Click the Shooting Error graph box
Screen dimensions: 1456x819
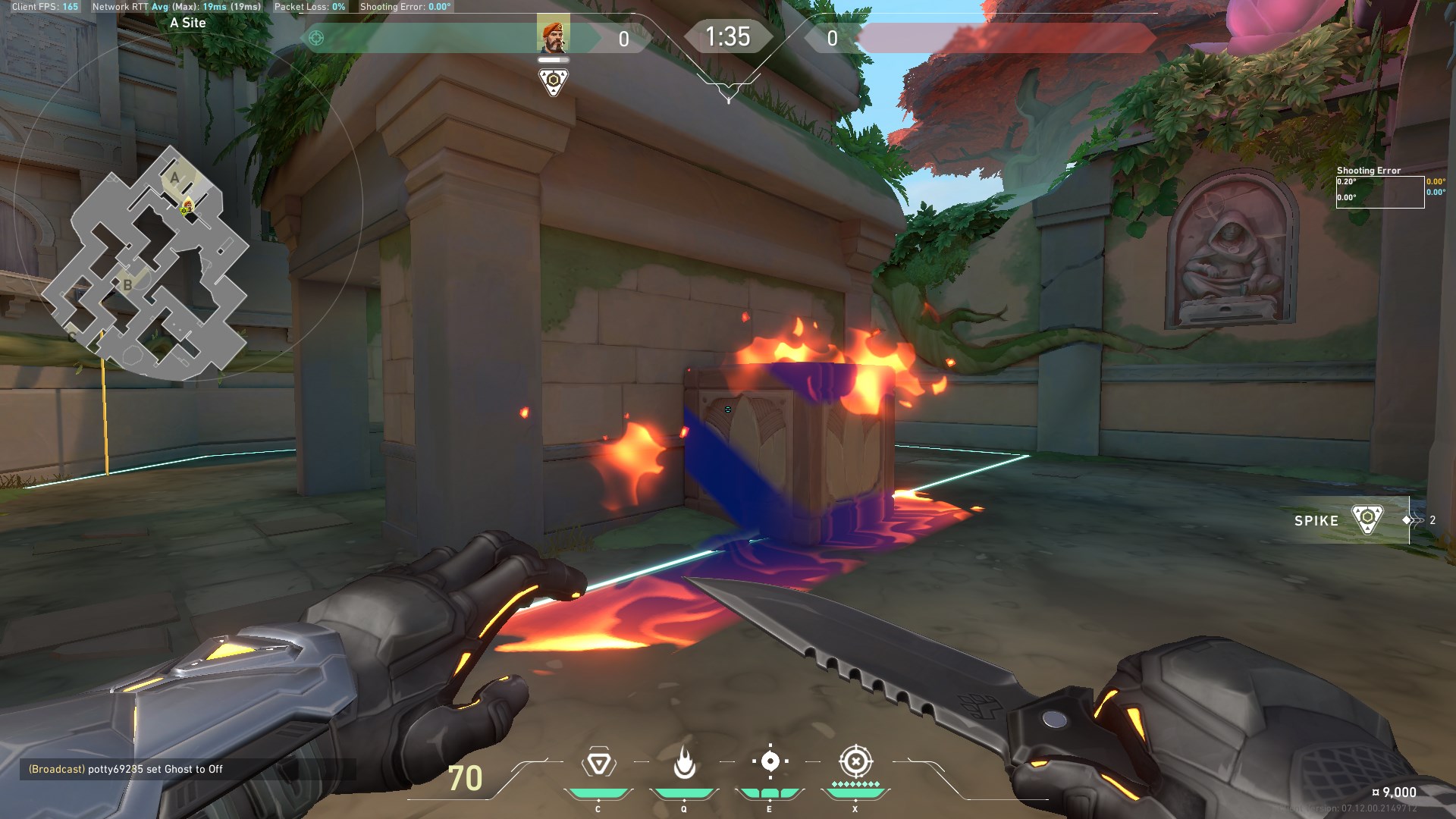tap(1379, 191)
